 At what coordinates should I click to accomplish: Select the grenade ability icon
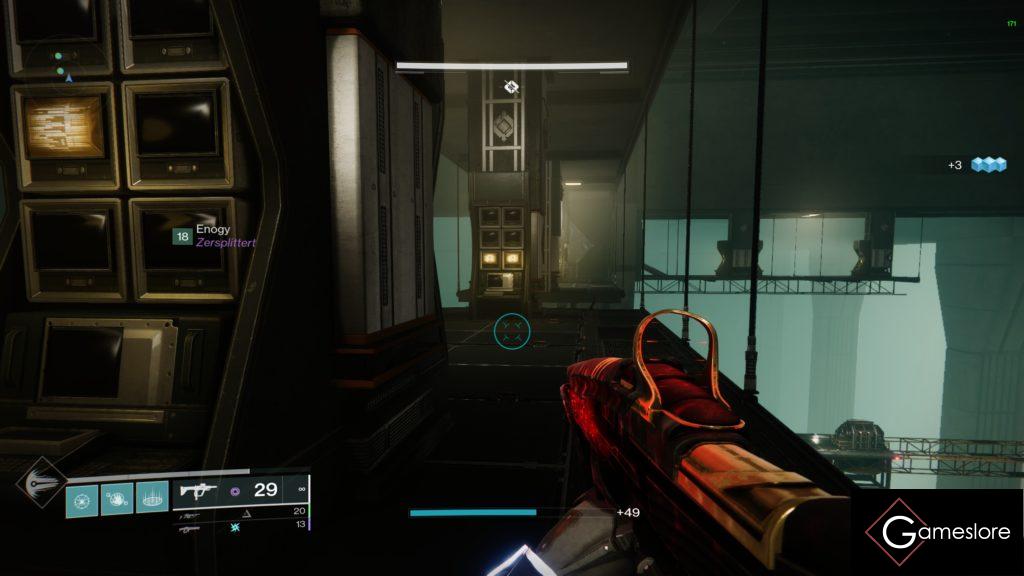(83, 499)
